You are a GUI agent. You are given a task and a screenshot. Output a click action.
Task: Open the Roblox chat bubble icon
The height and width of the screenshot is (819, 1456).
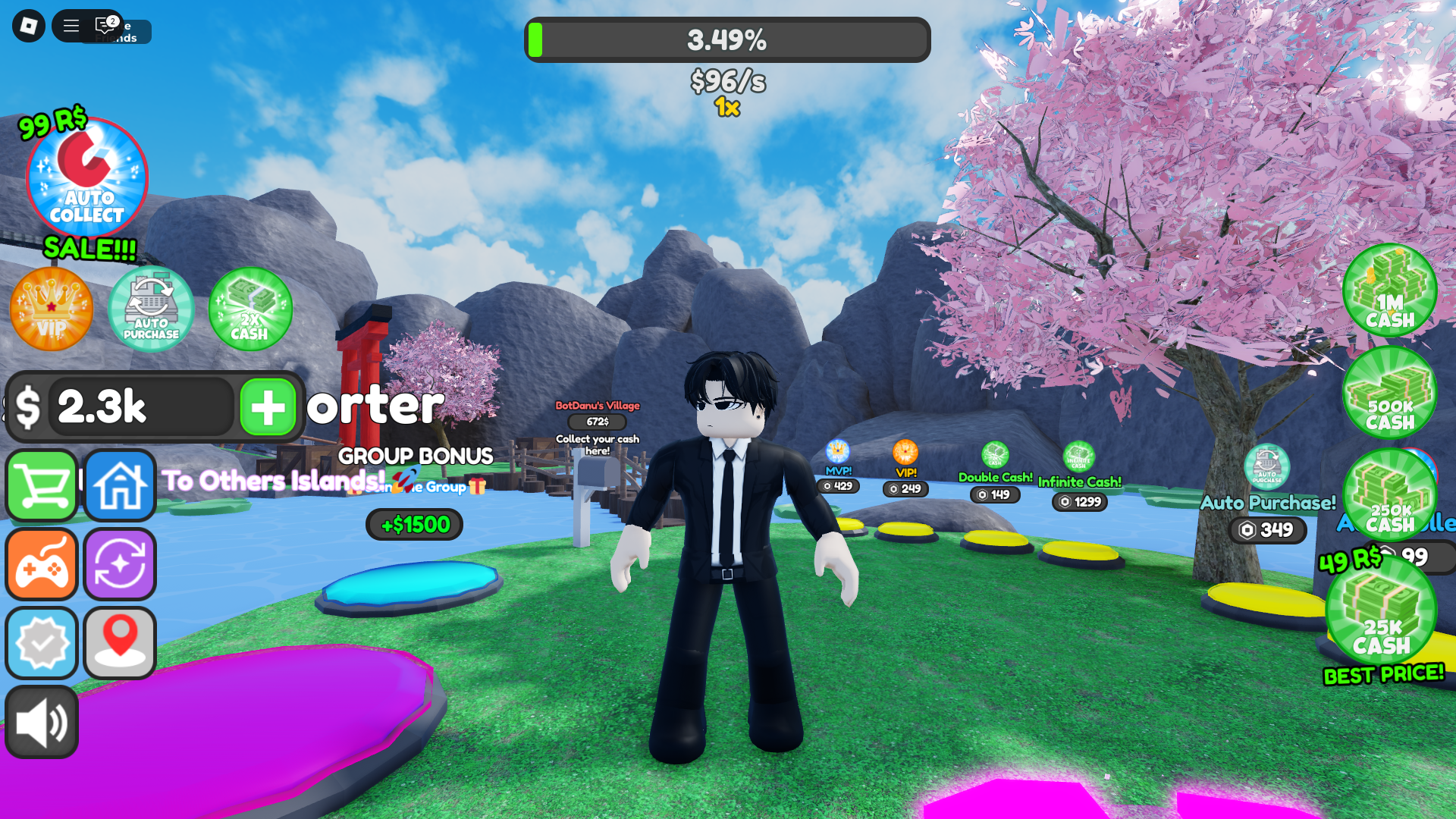pos(104,25)
